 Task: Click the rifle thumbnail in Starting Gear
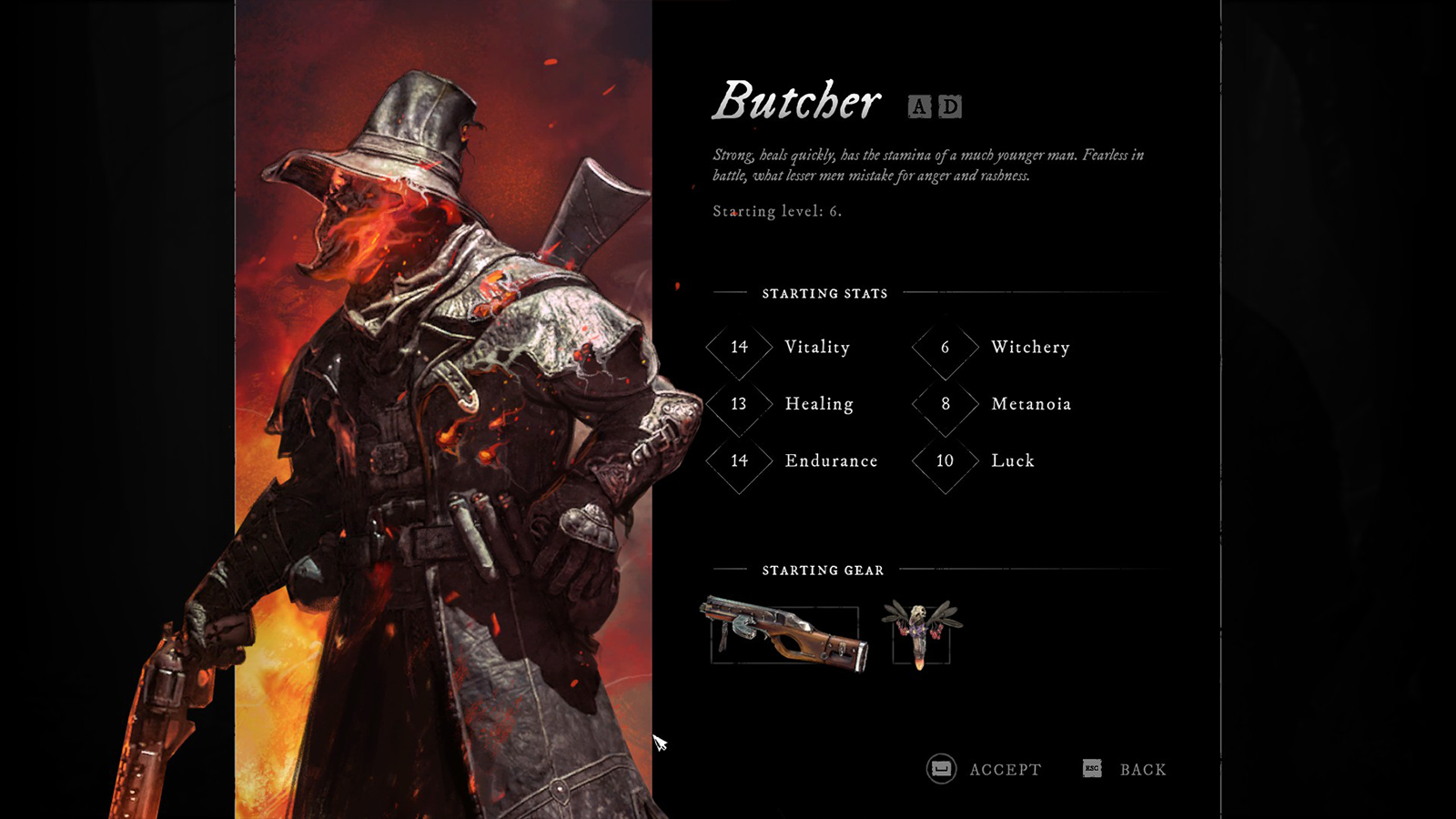click(x=784, y=632)
